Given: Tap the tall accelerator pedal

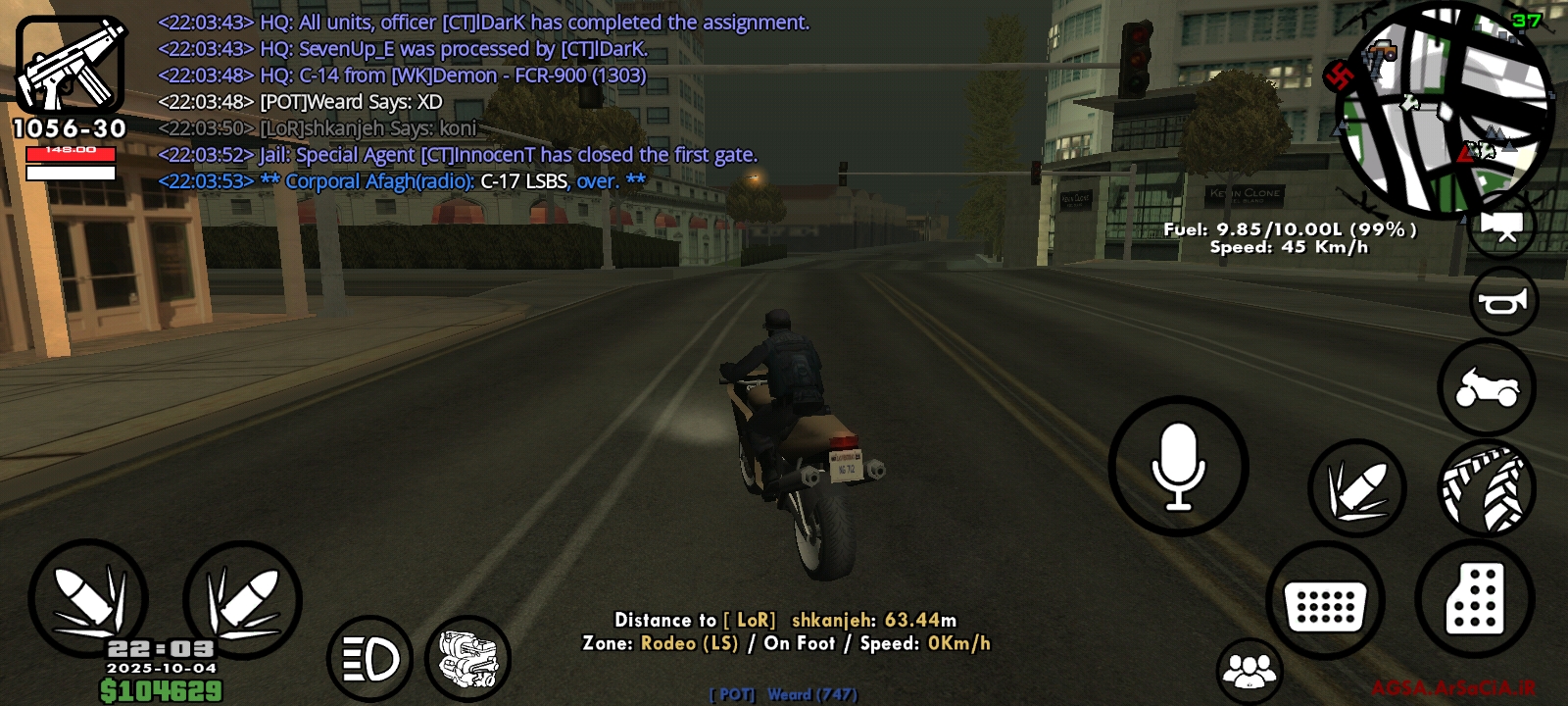Looking at the screenshot, I should point(1474,598).
